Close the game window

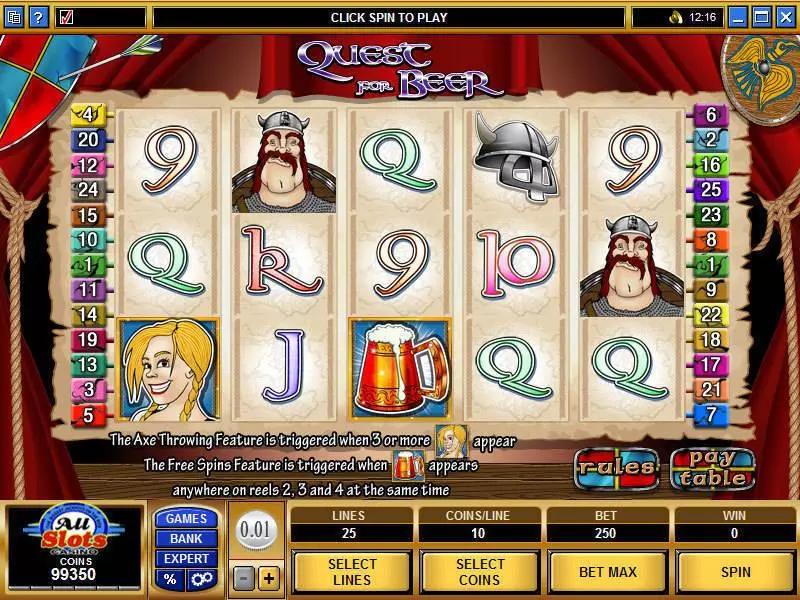785,17
